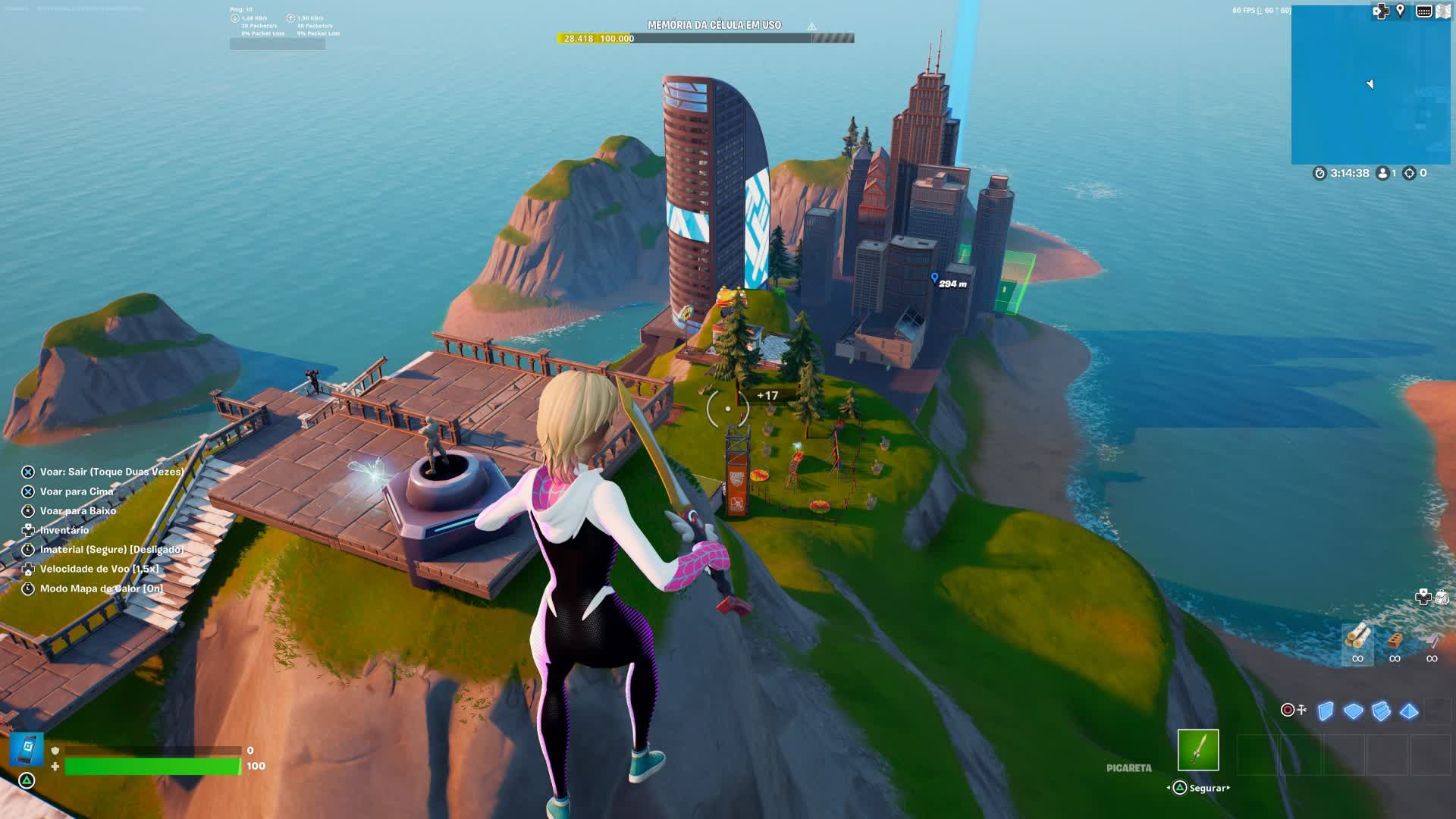Click the map marker pin icon
This screenshot has height=819, width=1456.
[1401, 11]
